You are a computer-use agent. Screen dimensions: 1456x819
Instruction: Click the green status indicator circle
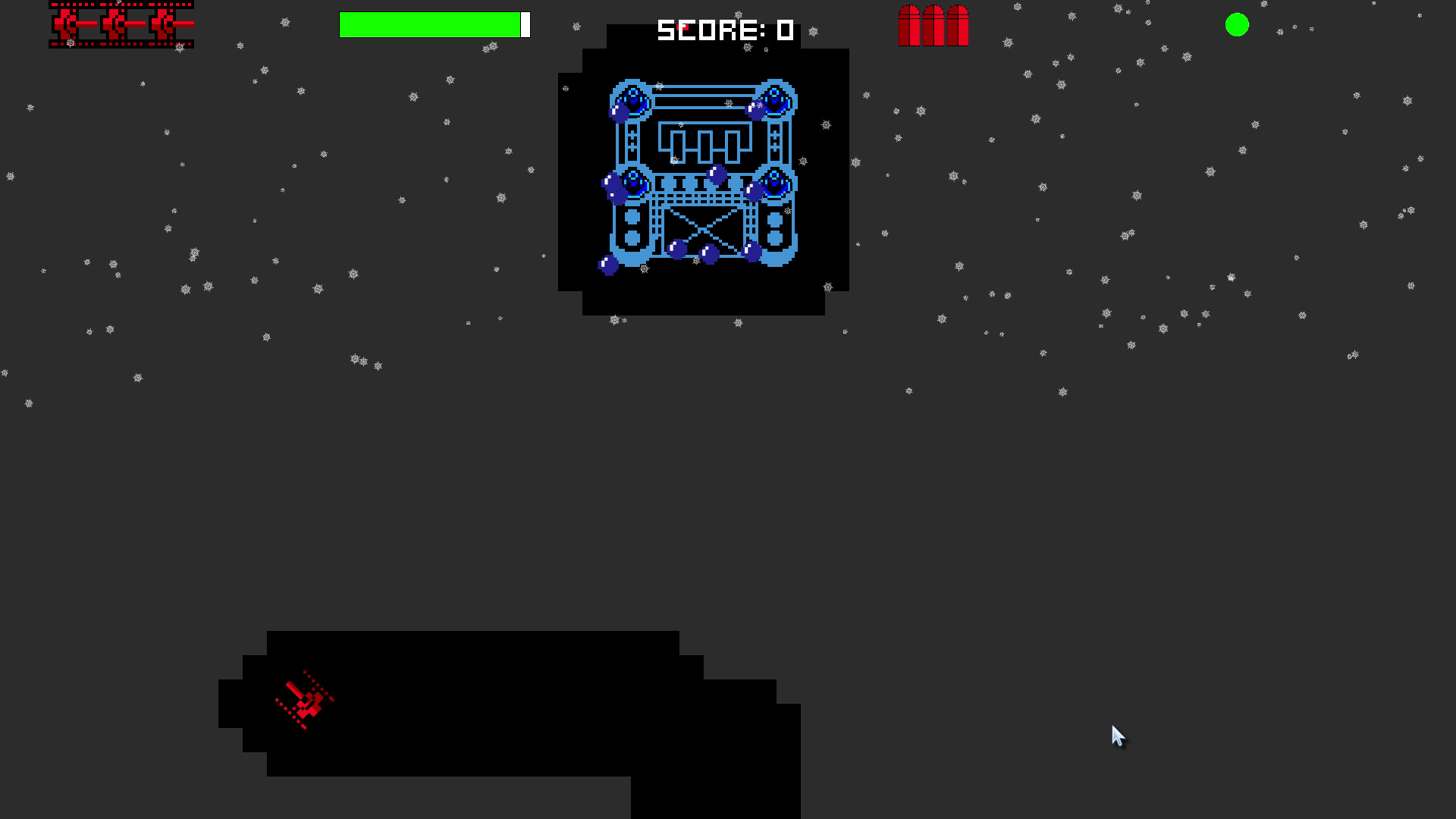pyautogui.click(x=1238, y=24)
